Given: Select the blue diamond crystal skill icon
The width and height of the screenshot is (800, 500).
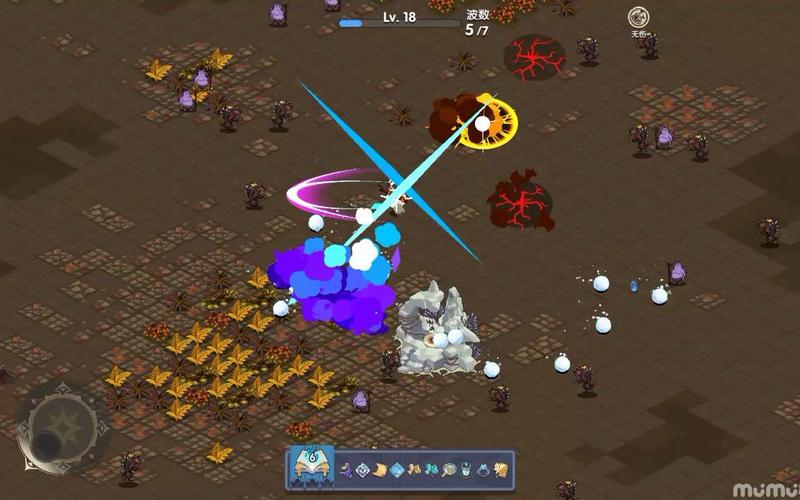Looking at the screenshot, I should 397,470.
